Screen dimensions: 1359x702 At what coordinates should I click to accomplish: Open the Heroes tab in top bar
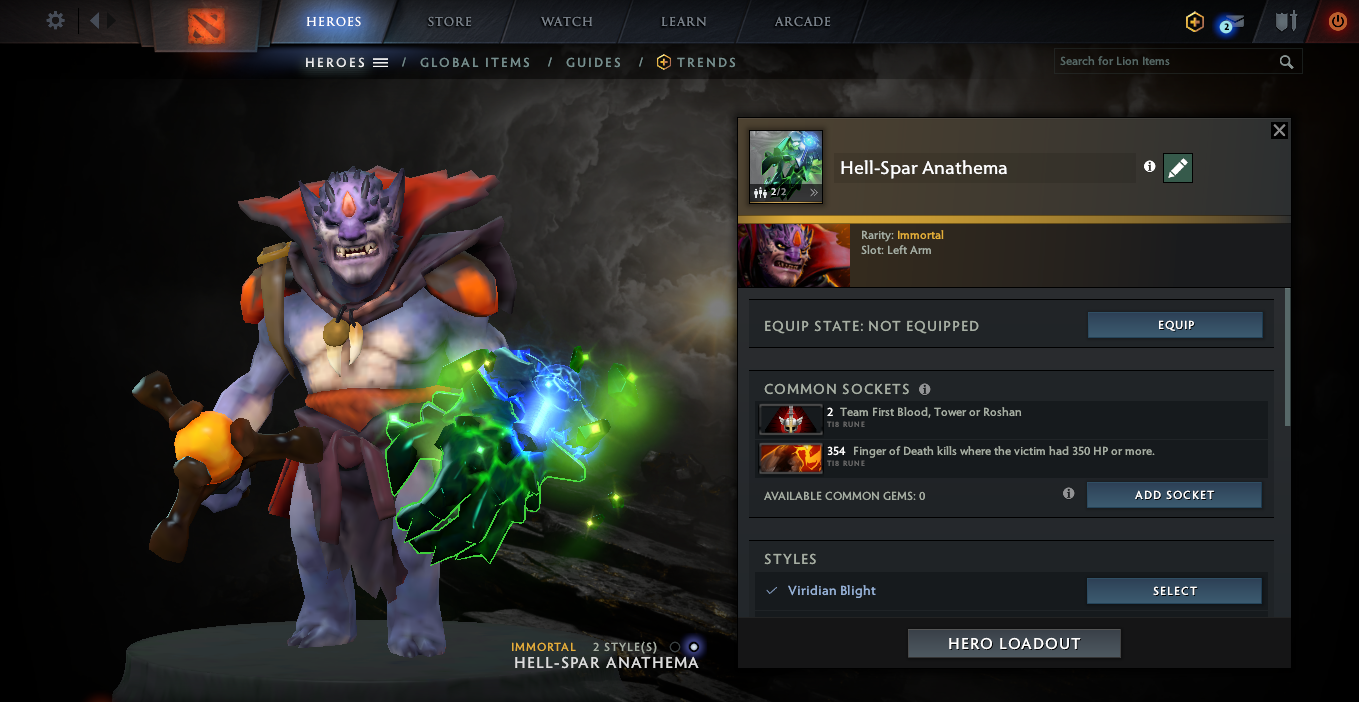(x=334, y=22)
